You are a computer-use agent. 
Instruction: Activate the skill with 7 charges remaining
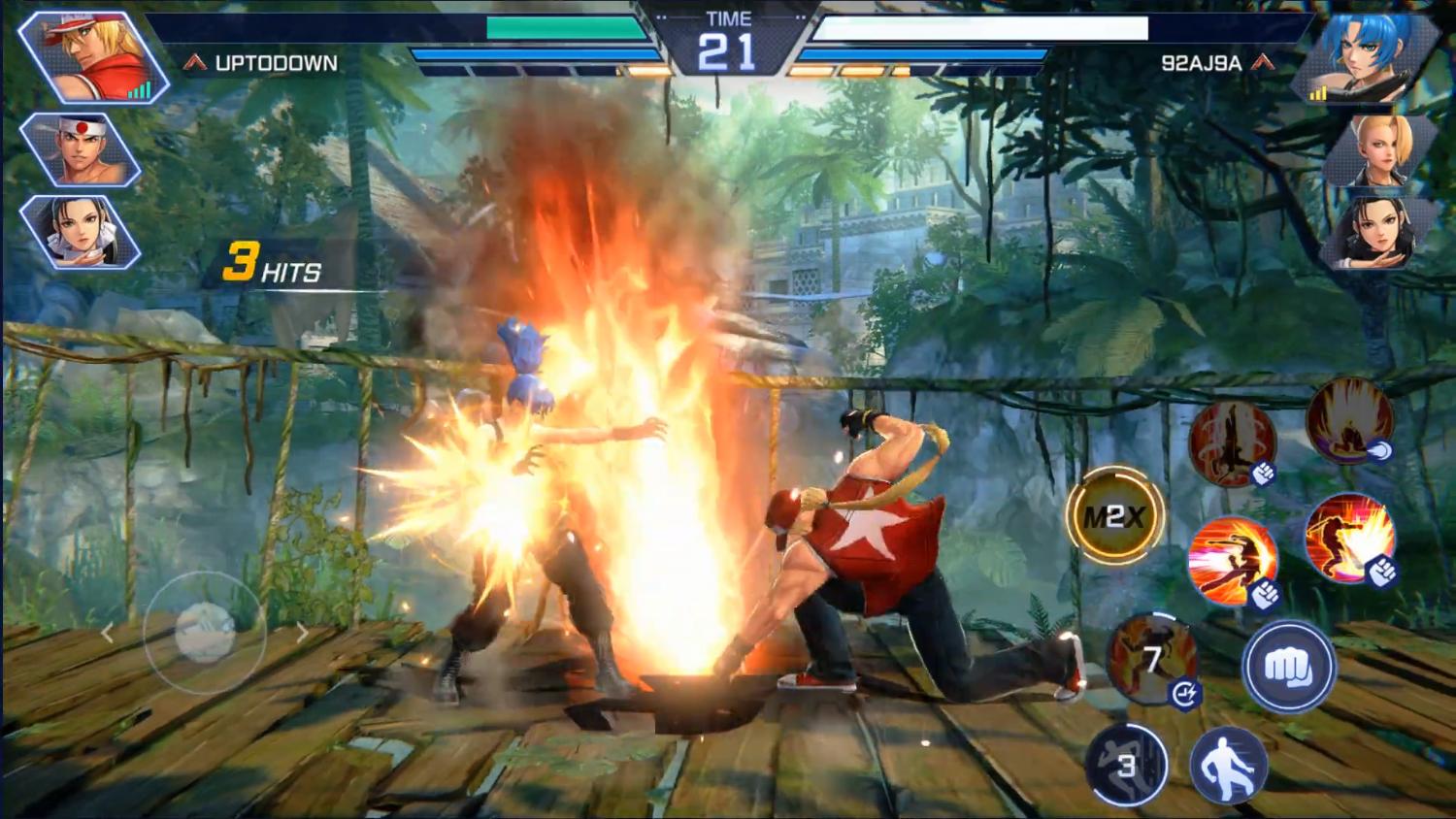click(1151, 658)
